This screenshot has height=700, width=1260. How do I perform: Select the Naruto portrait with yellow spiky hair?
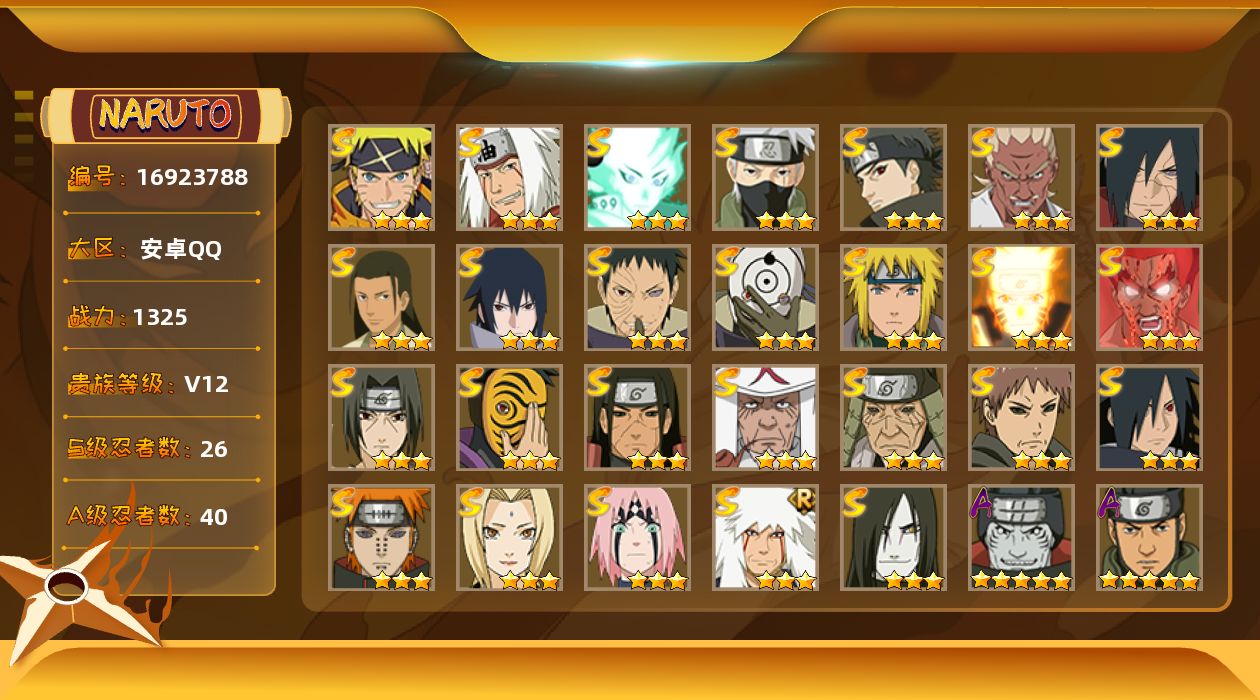pyautogui.click(x=381, y=177)
